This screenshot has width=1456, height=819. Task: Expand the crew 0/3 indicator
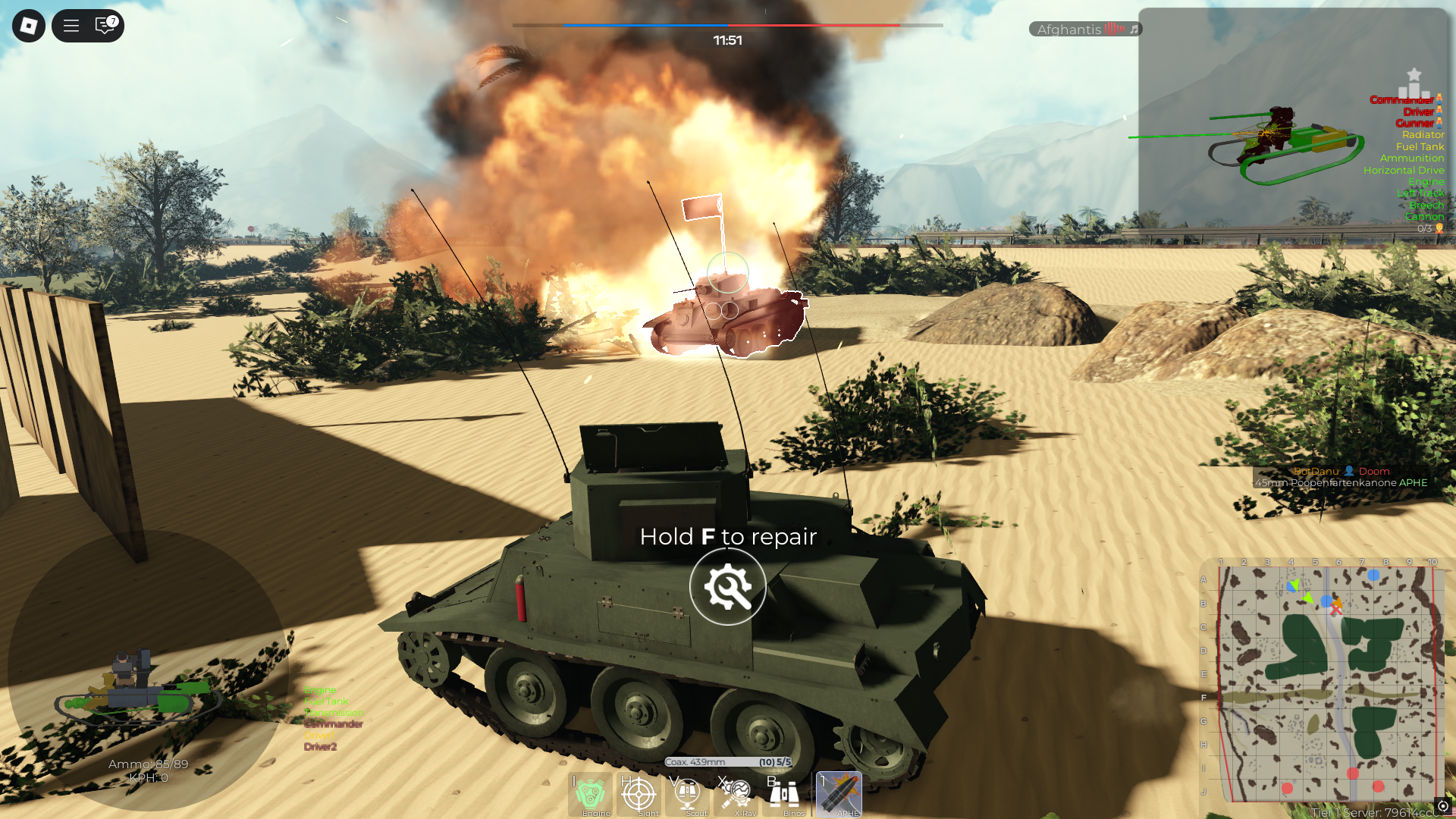(1421, 228)
